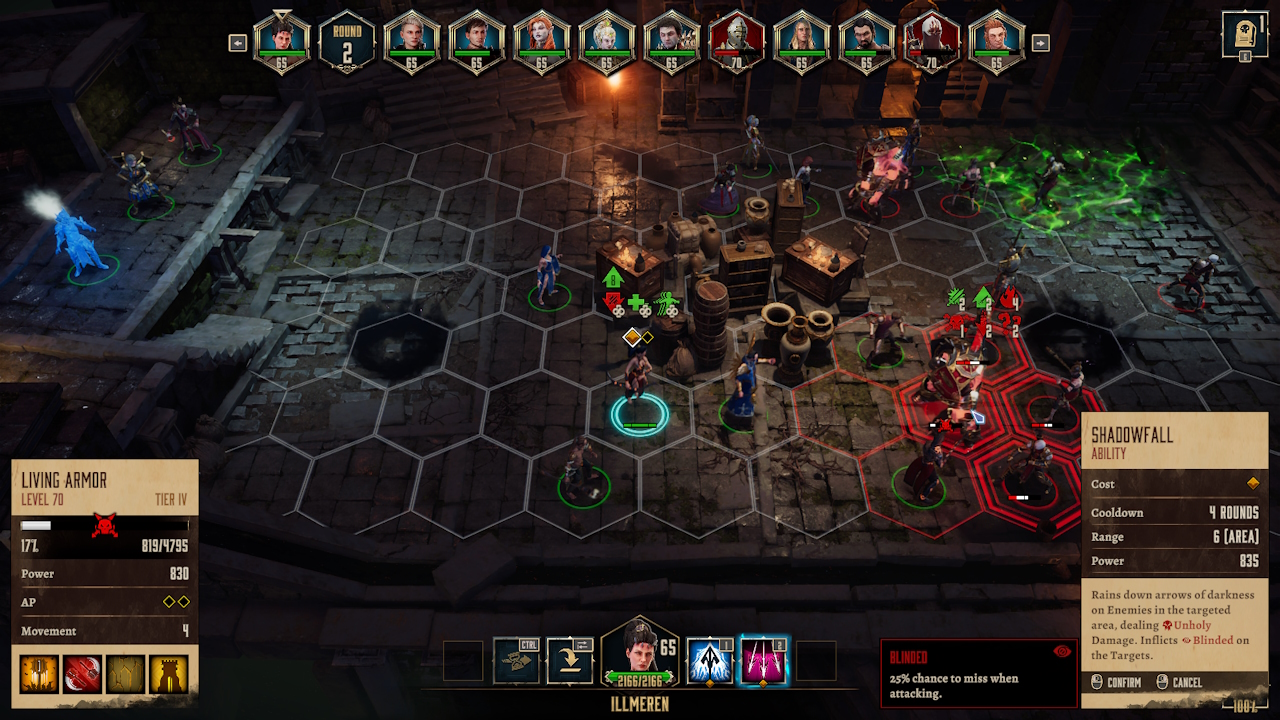
Task: Inspect Living Armor's red crossed axes ability
Action: (x=82, y=675)
